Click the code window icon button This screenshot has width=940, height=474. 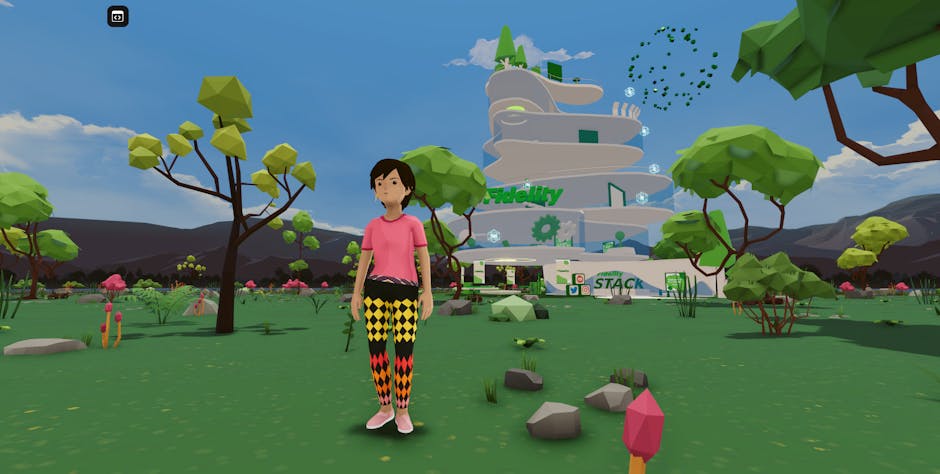(118, 16)
